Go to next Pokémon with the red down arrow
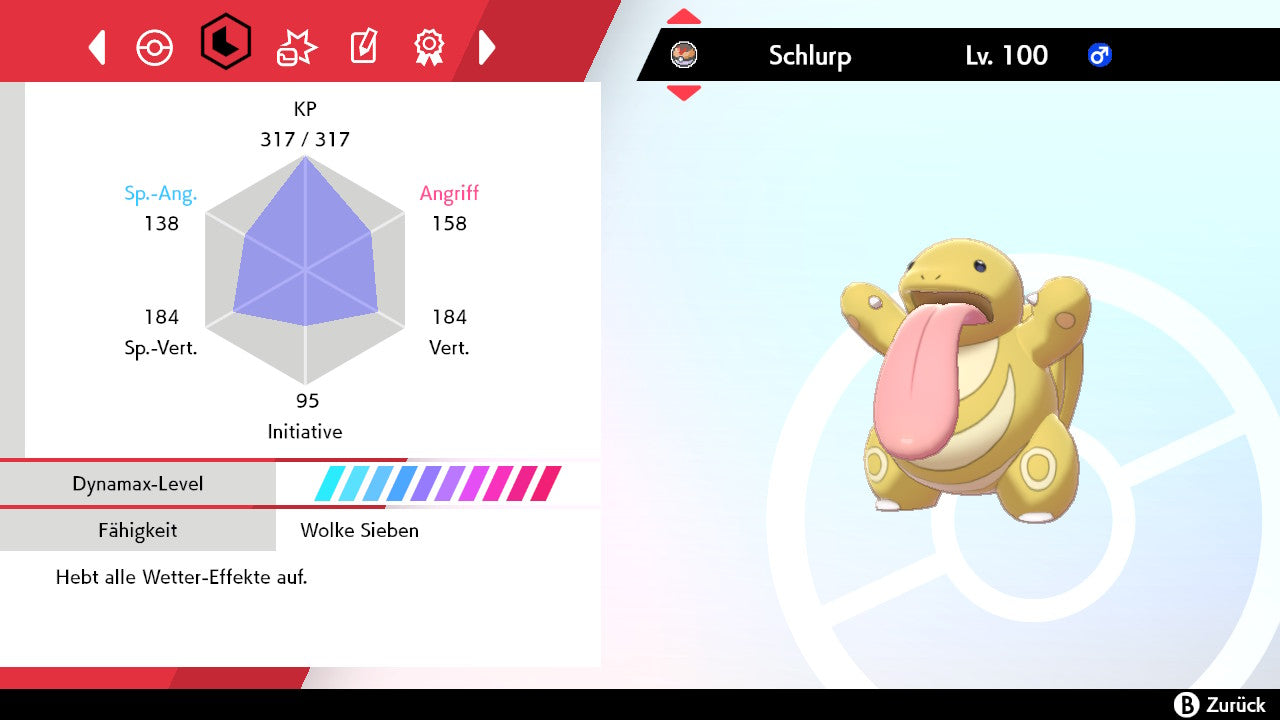Screen dimensions: 1280x720 (684, 93)
